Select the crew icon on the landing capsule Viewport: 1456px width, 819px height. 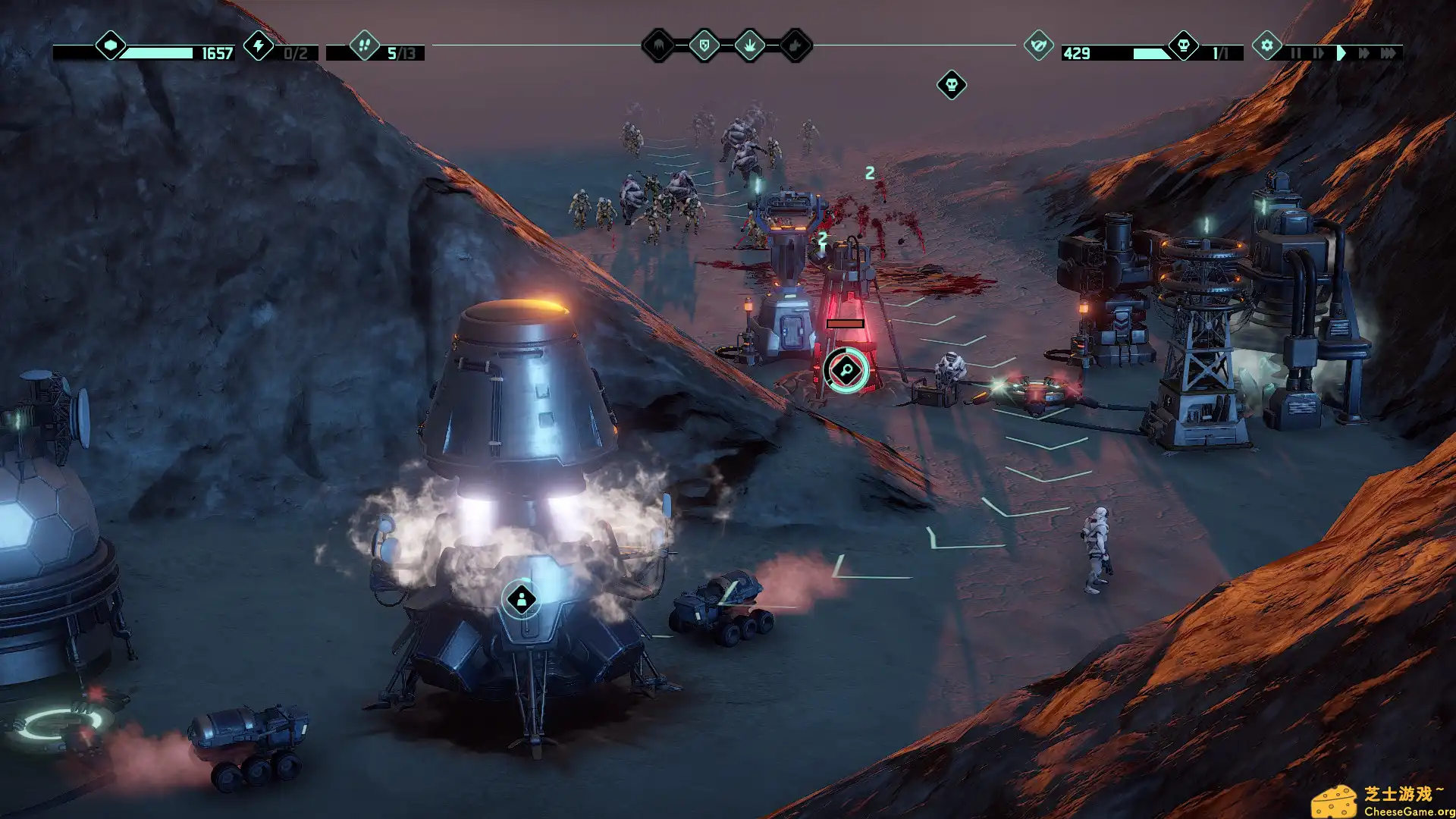tap(522, 598)
